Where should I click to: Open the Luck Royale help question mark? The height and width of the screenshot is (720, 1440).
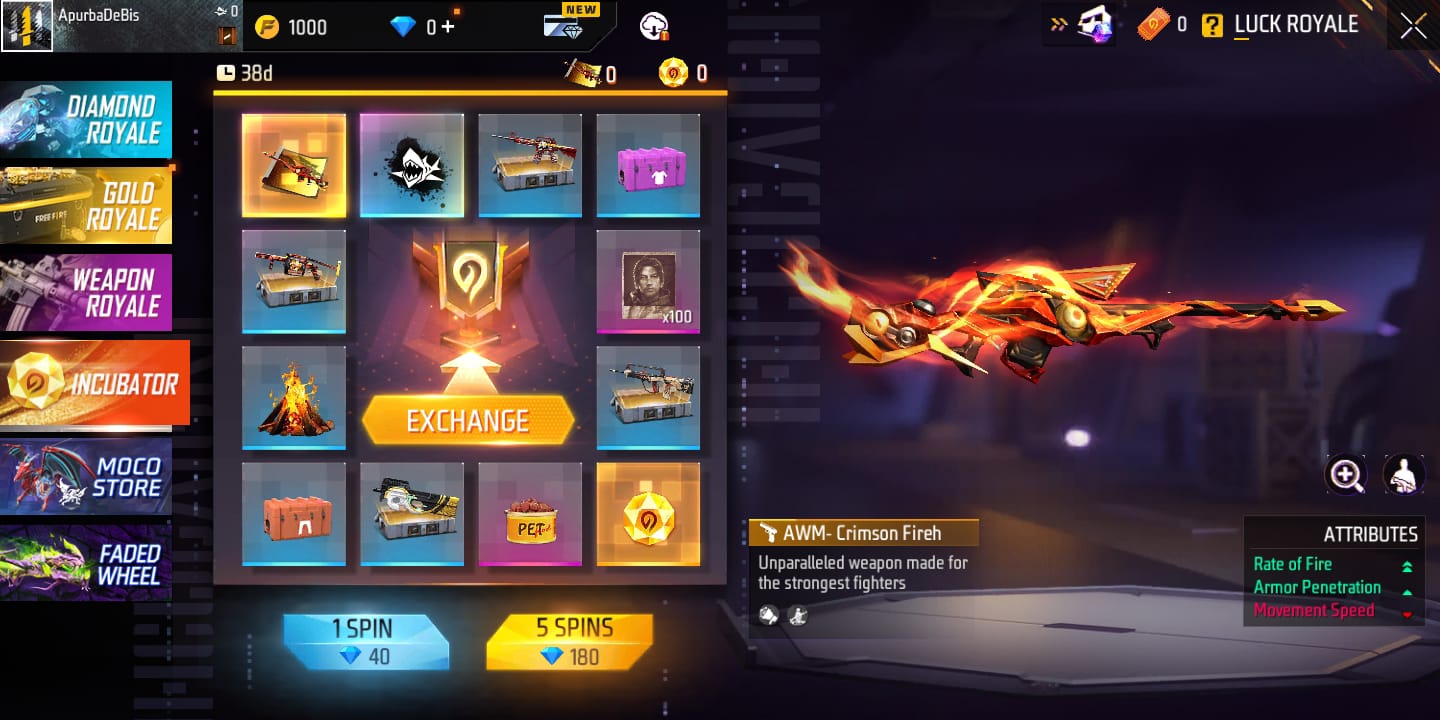pyautogui.click(x=1213, y=25)
